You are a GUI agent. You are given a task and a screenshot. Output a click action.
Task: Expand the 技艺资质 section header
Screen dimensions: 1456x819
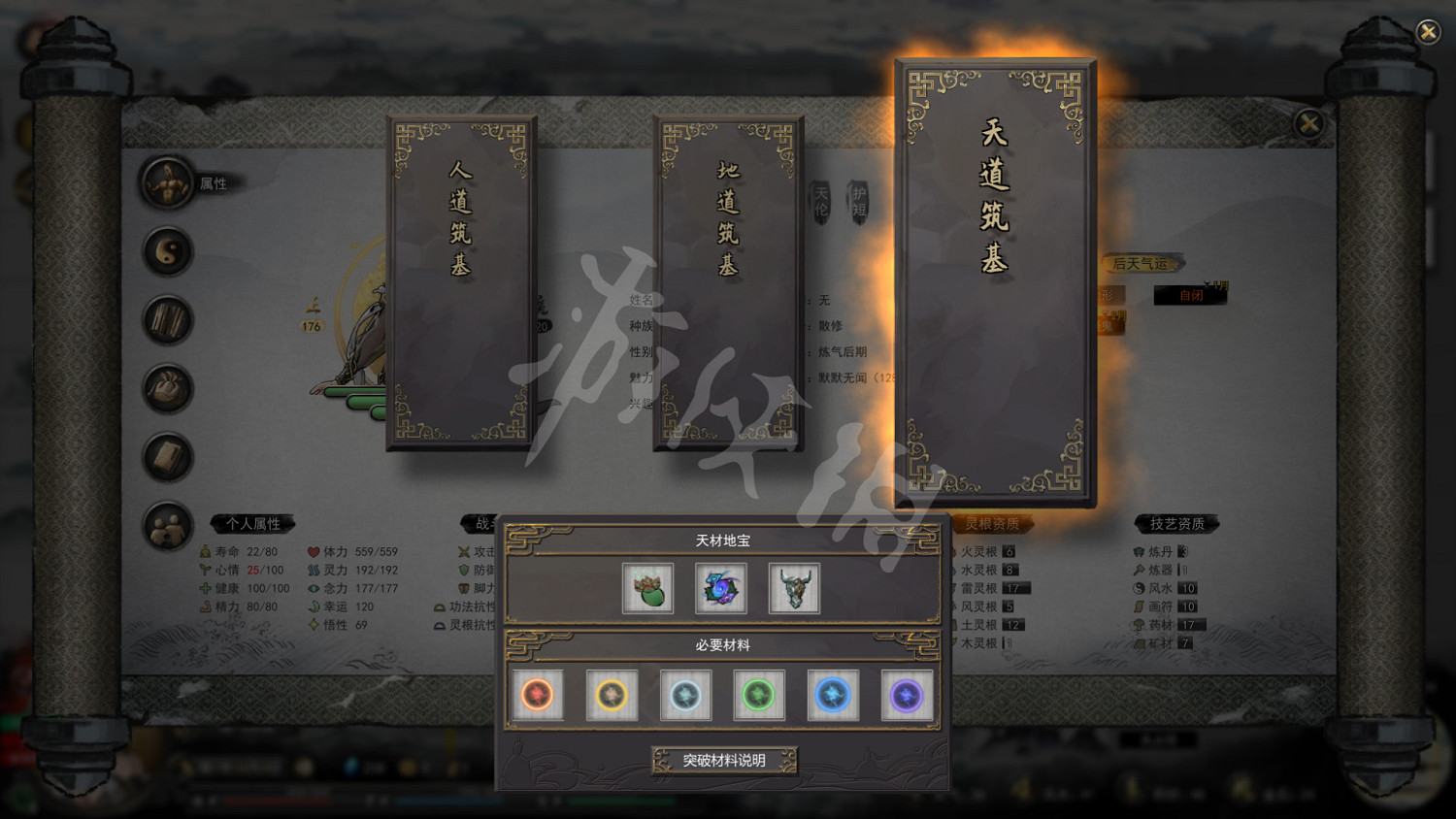[1175, 523]
